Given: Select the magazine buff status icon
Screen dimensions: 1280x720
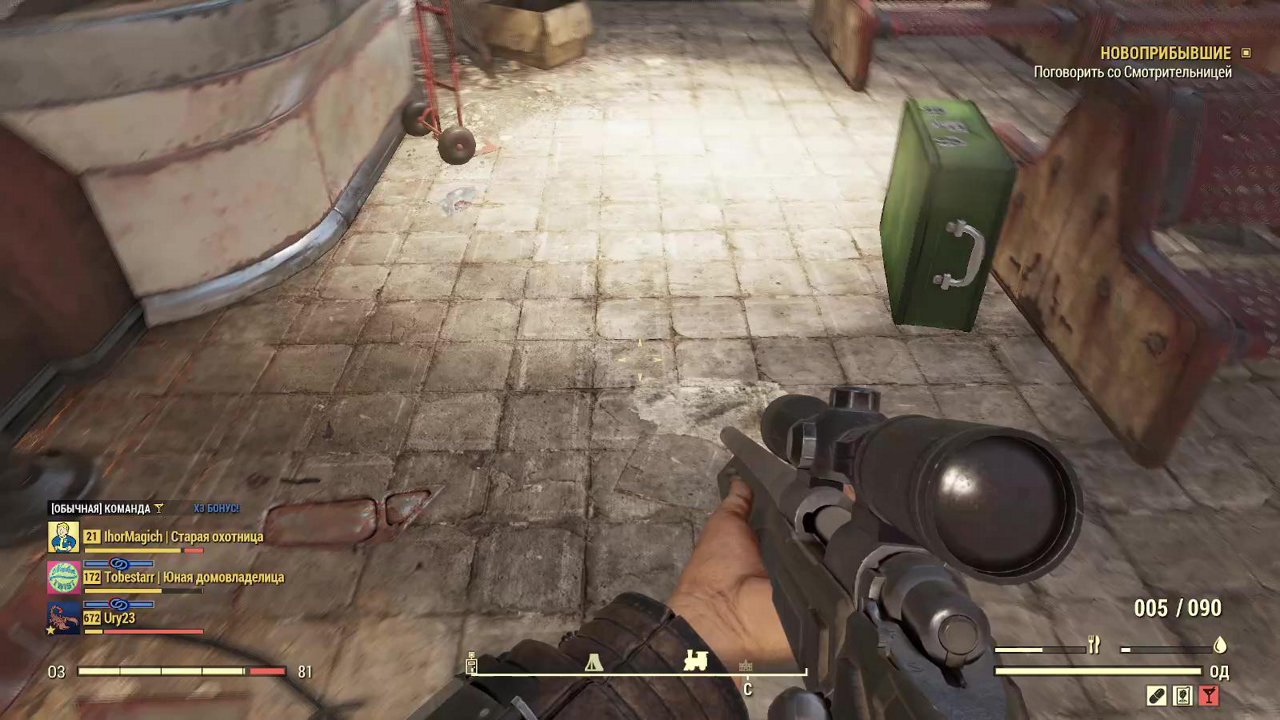Looking at the screenshot, I should coord(1183,696).
